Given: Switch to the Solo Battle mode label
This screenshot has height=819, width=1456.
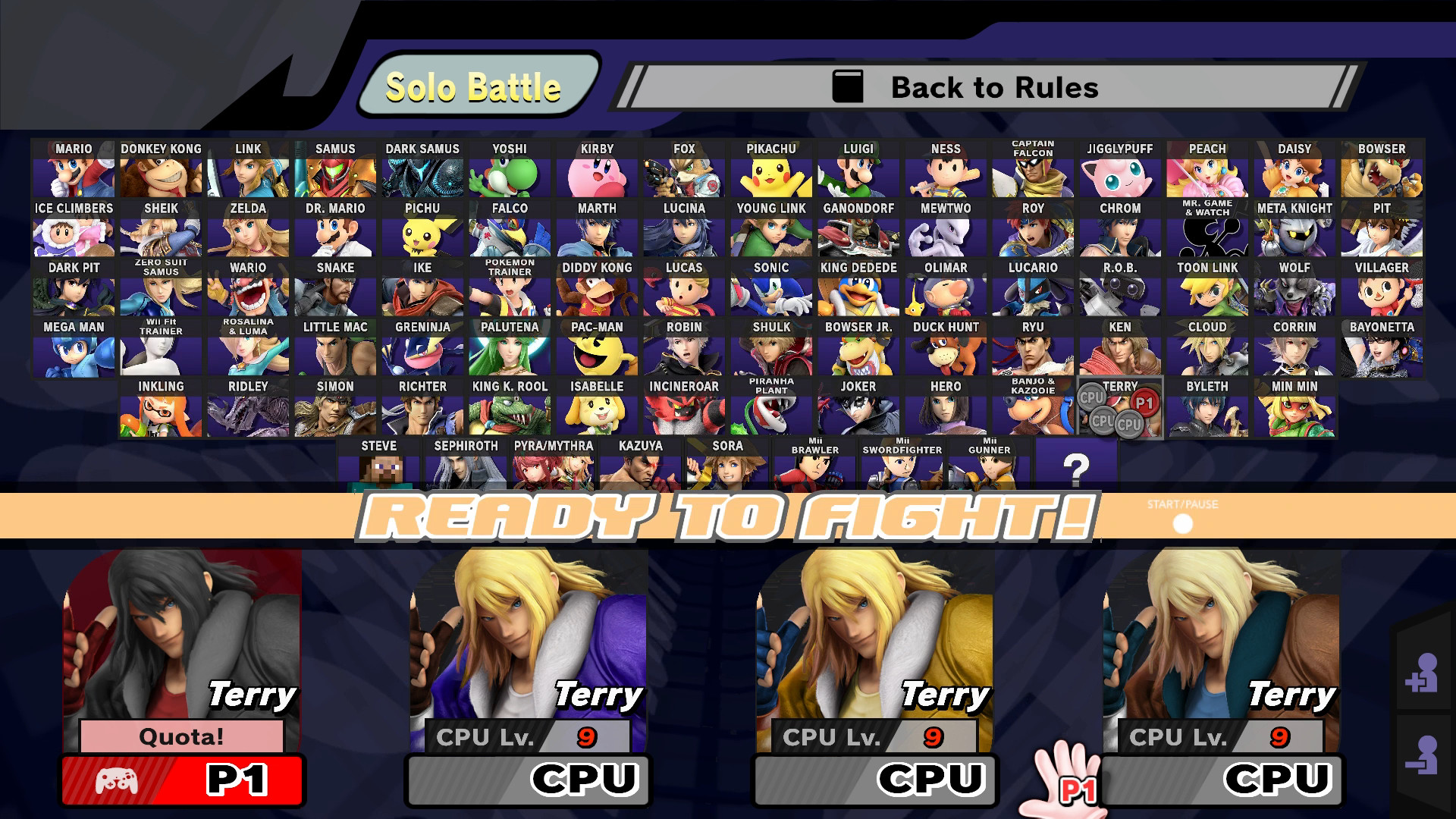Looking at the screenshot, I should pyautogui.click(x=474, y=86).
